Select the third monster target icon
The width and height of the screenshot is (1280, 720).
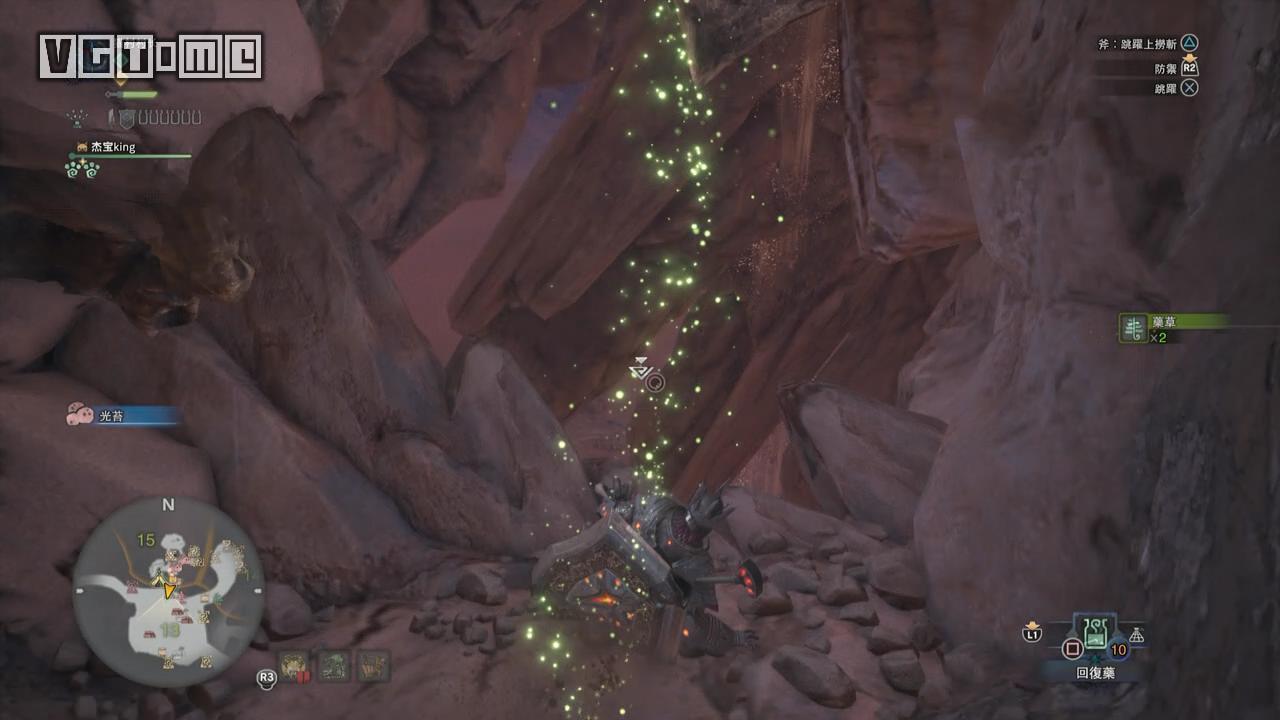point(373,665)
